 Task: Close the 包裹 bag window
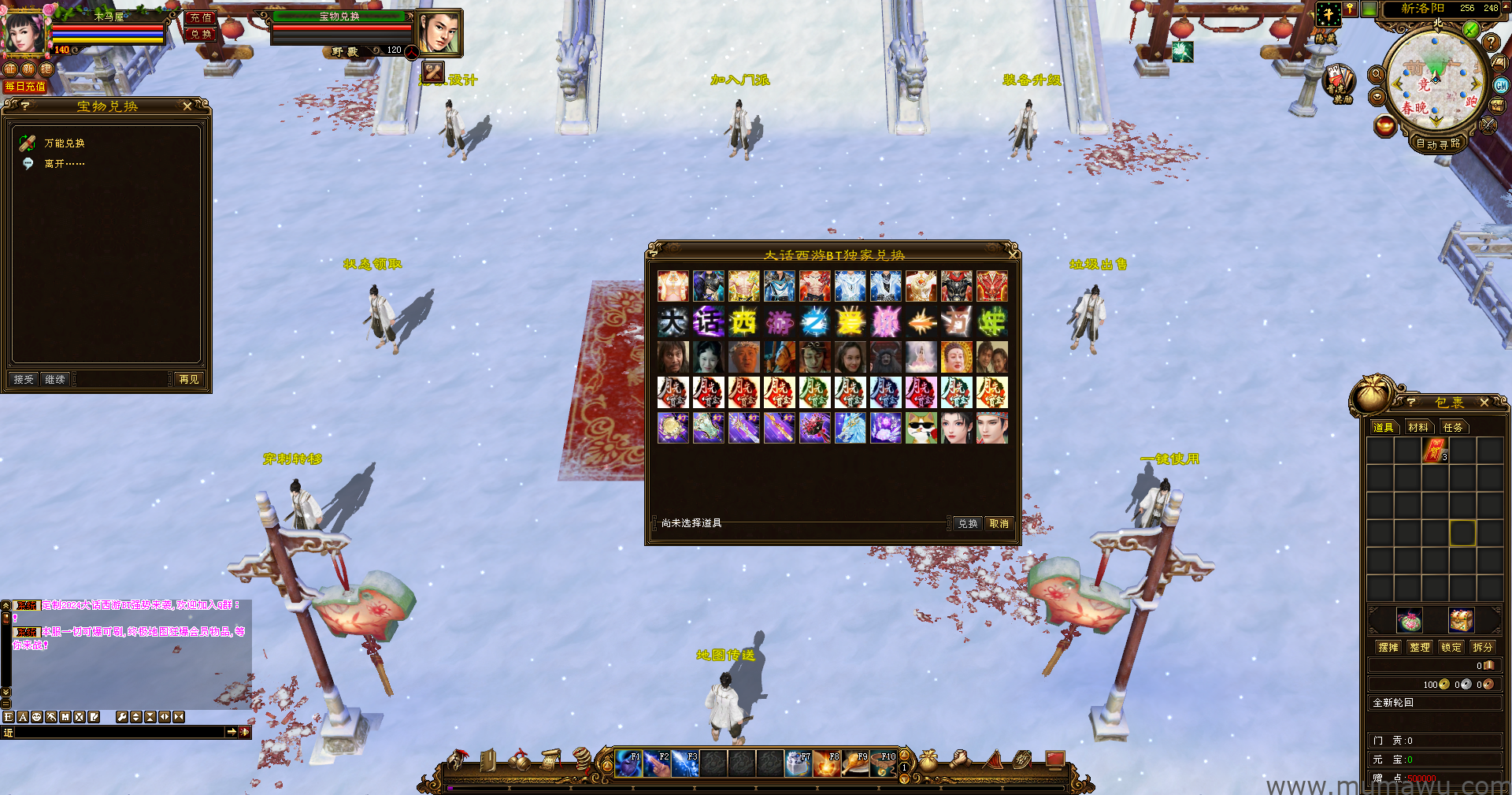click(1484, 403)
